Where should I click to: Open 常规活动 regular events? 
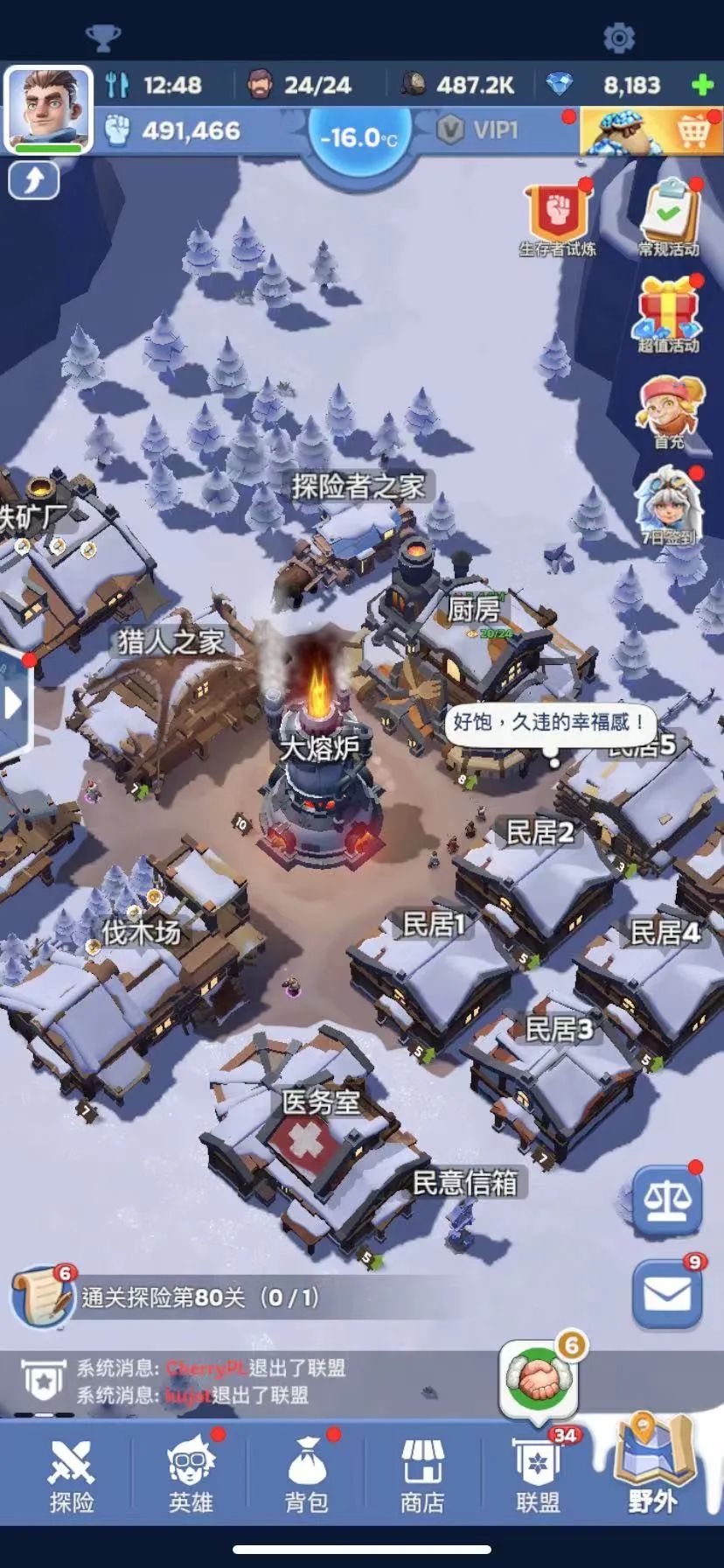[669, 219]
